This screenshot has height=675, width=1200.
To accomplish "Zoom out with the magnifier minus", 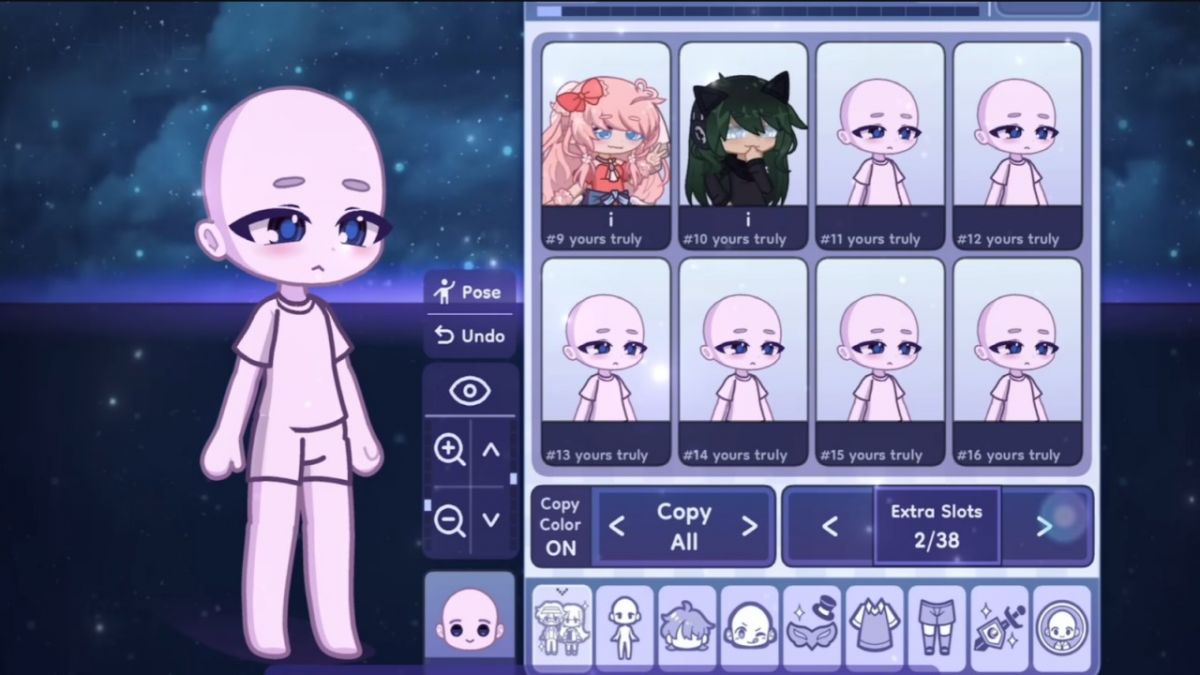I will click(x=449, y=519).
